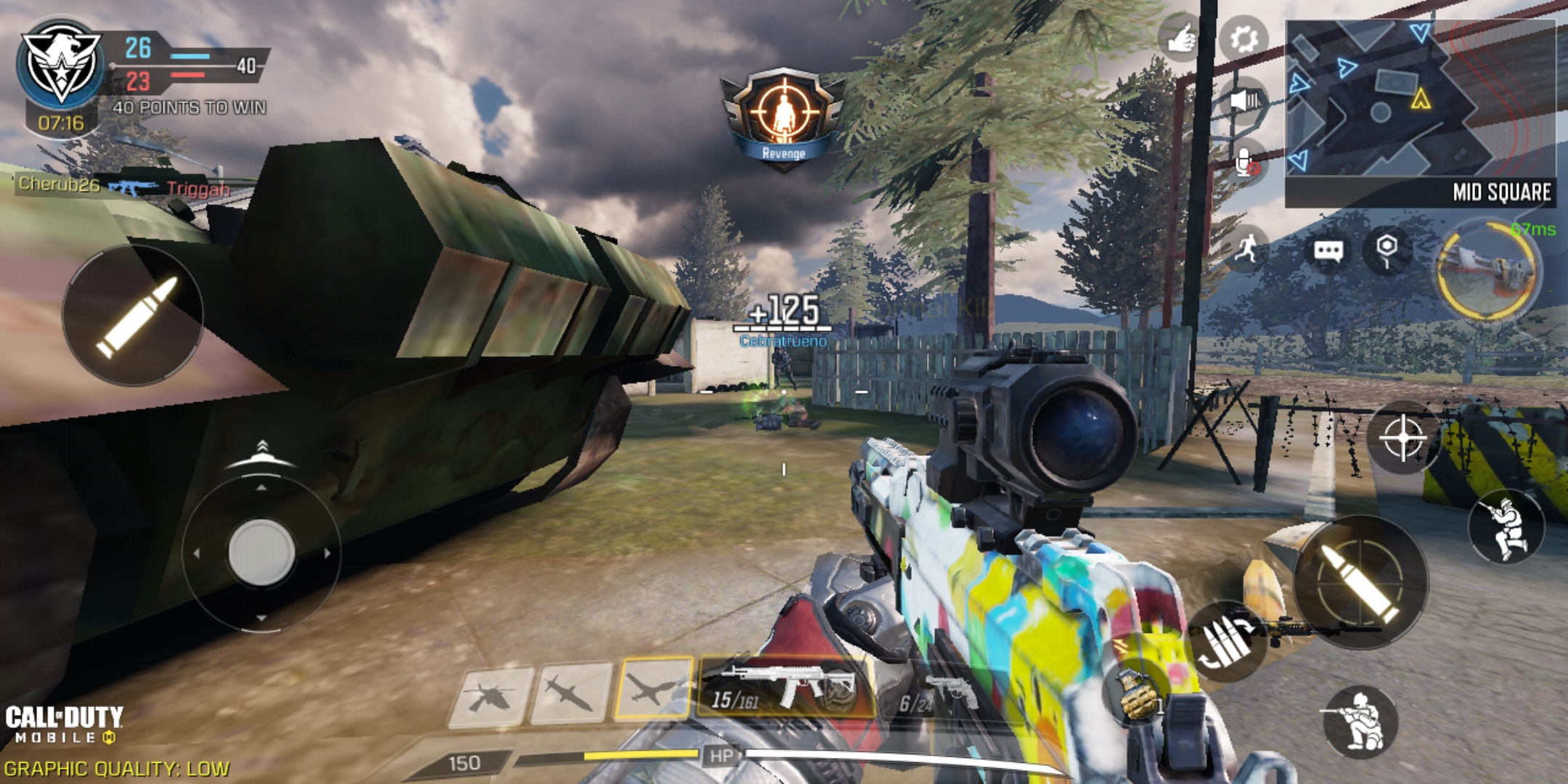
Task: Send a thumbs-up like
Action: (x=1180, y=38)
